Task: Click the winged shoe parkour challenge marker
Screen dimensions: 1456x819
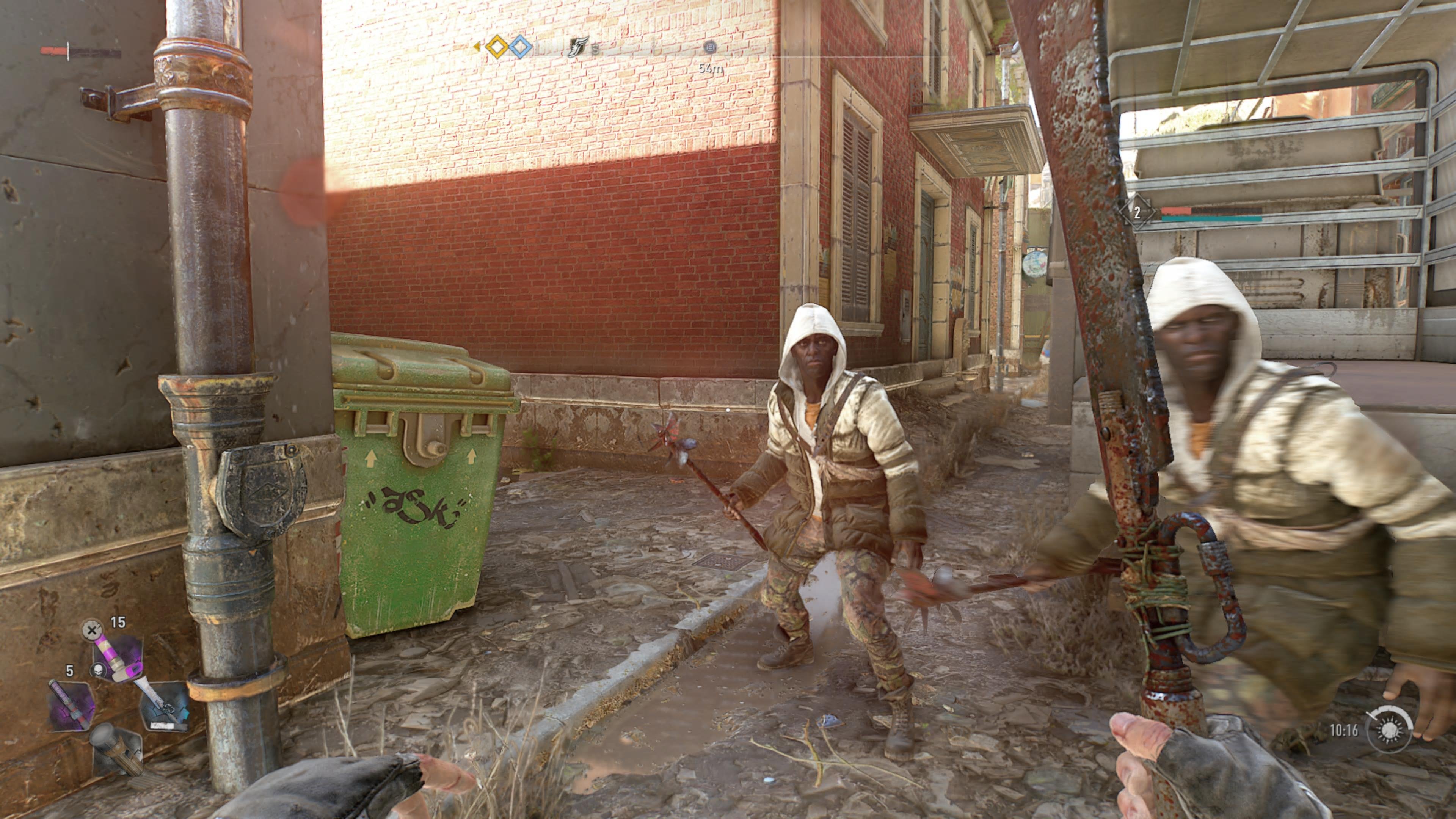Action: tap(579, 47)
